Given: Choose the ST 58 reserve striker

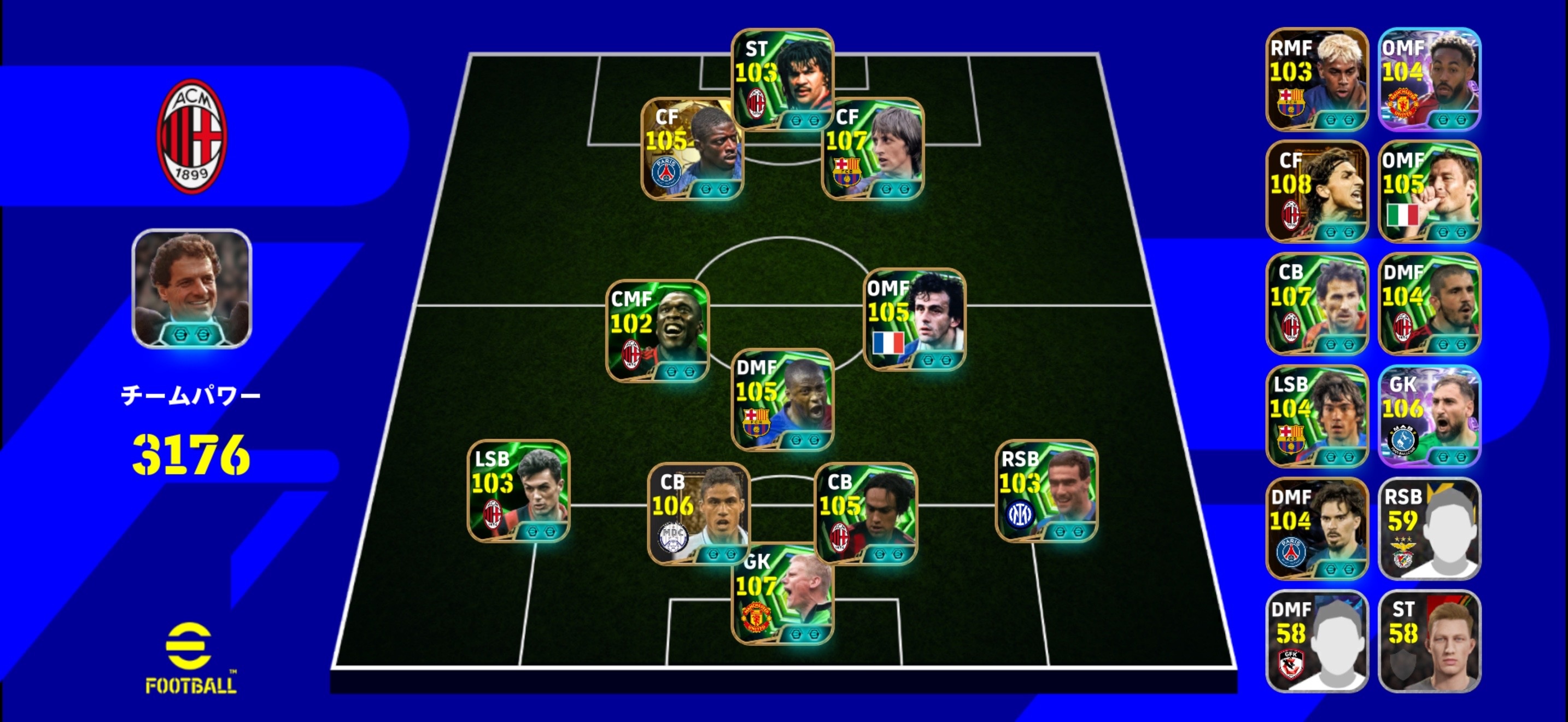Looking at the screenshot, I should [1429, 641].
